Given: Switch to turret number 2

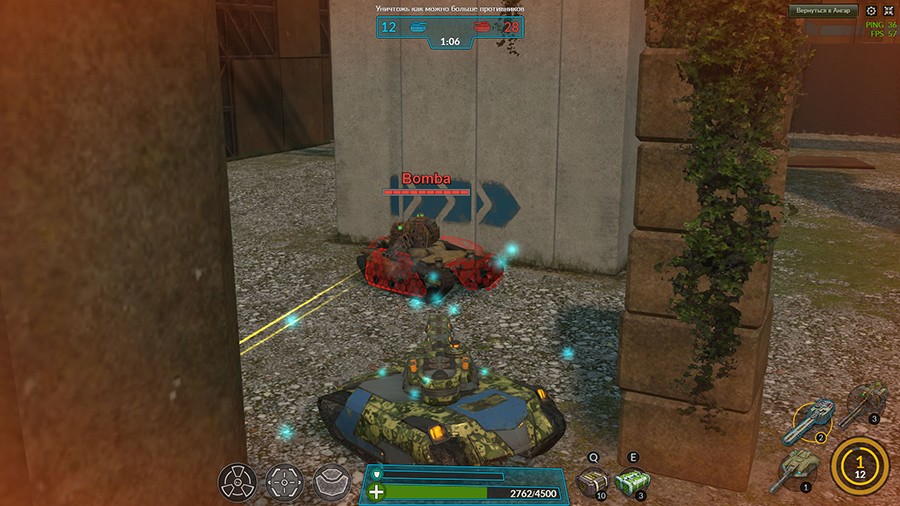Looking at the screenshot, I should click(x=812, y=422).
